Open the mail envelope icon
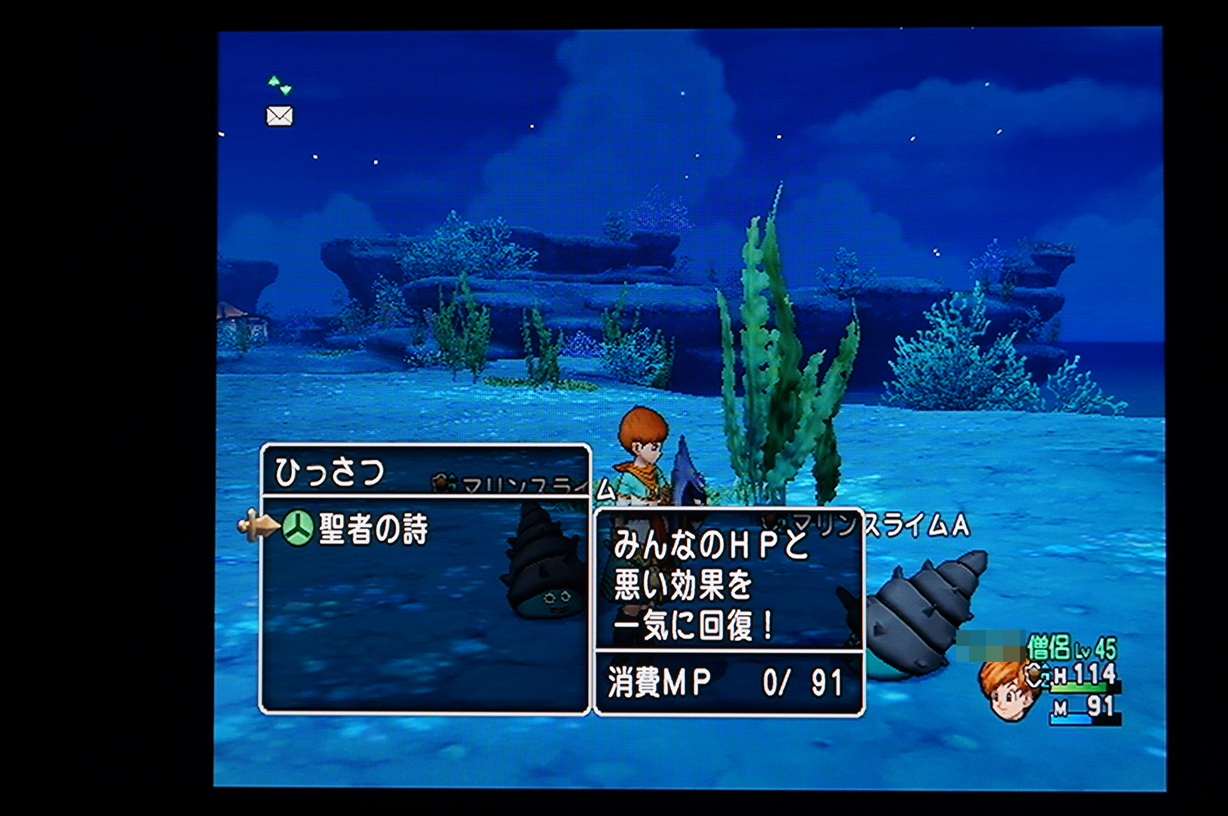 tap(279, 116)
